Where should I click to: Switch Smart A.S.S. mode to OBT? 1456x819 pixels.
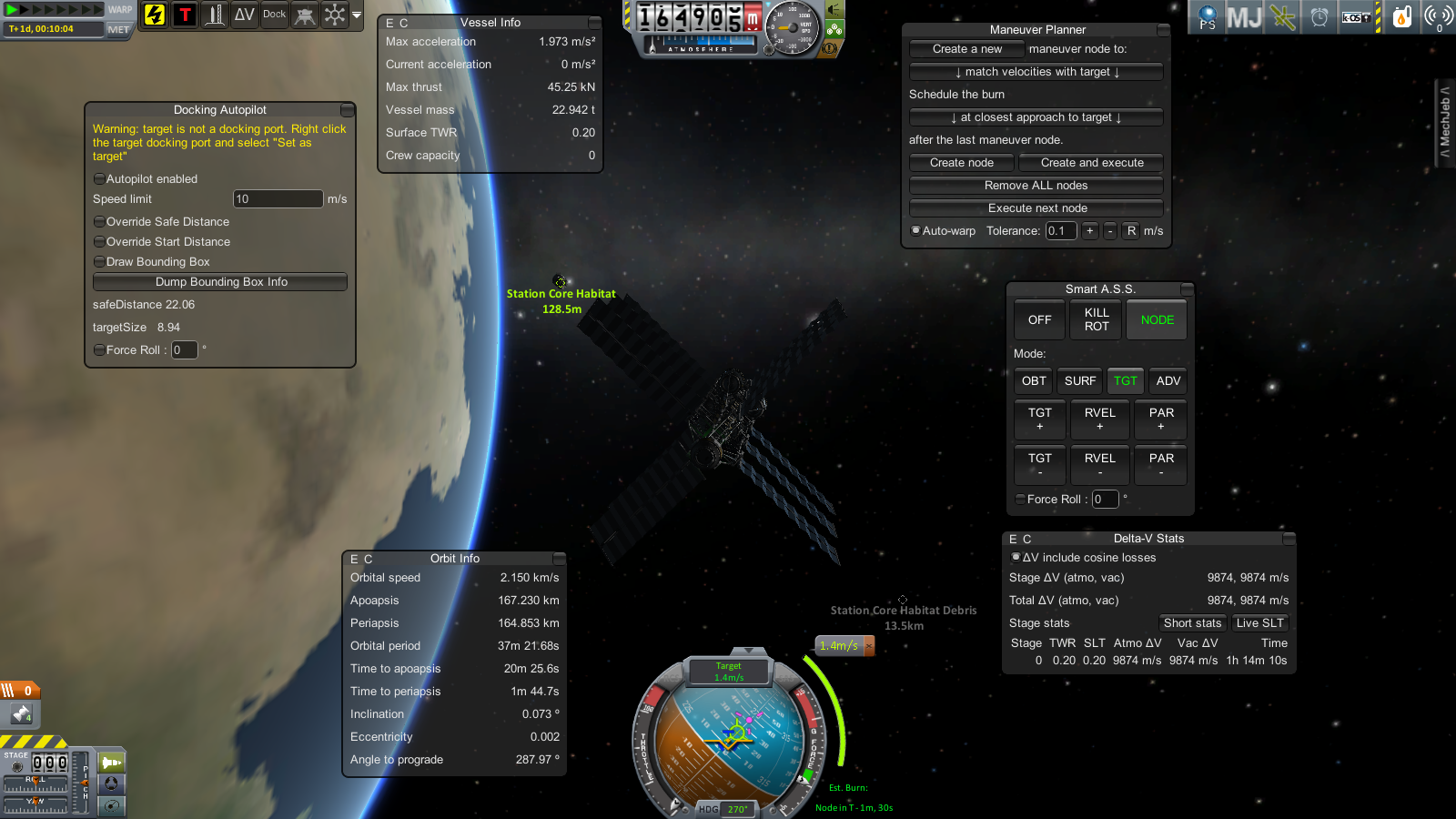pos(1034,381)
